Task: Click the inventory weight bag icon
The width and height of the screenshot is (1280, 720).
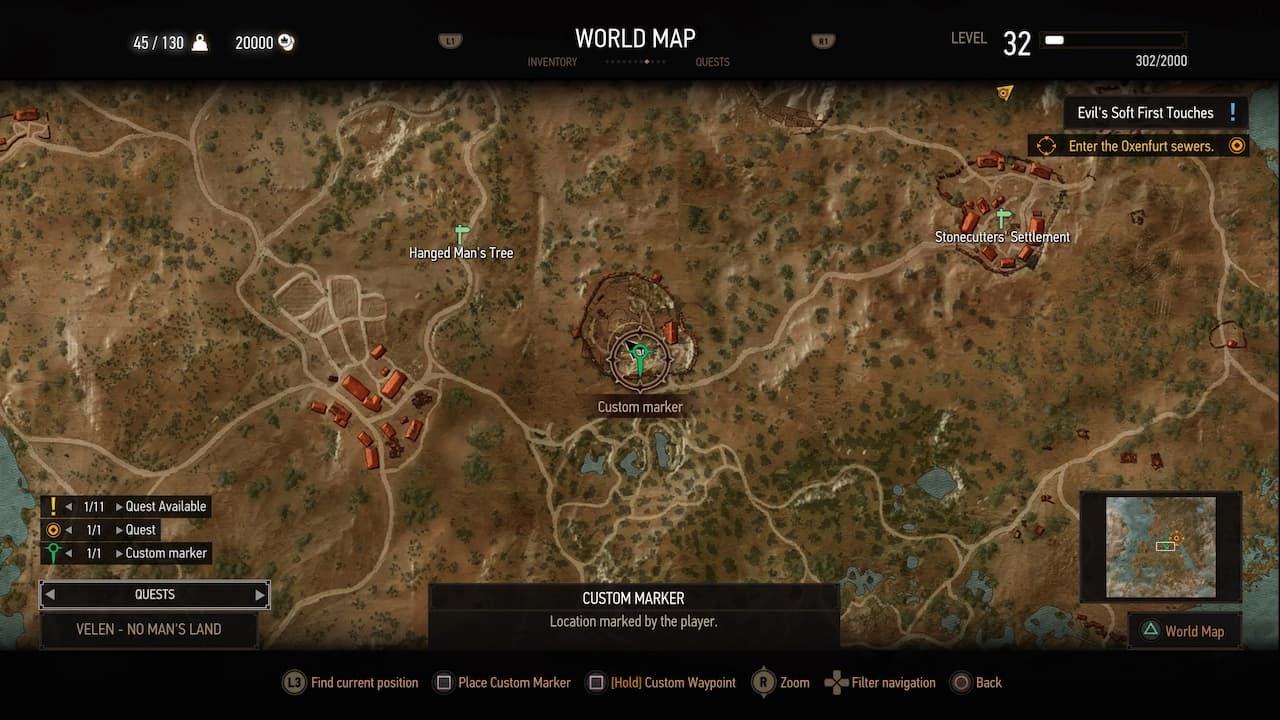Action: 200,42
